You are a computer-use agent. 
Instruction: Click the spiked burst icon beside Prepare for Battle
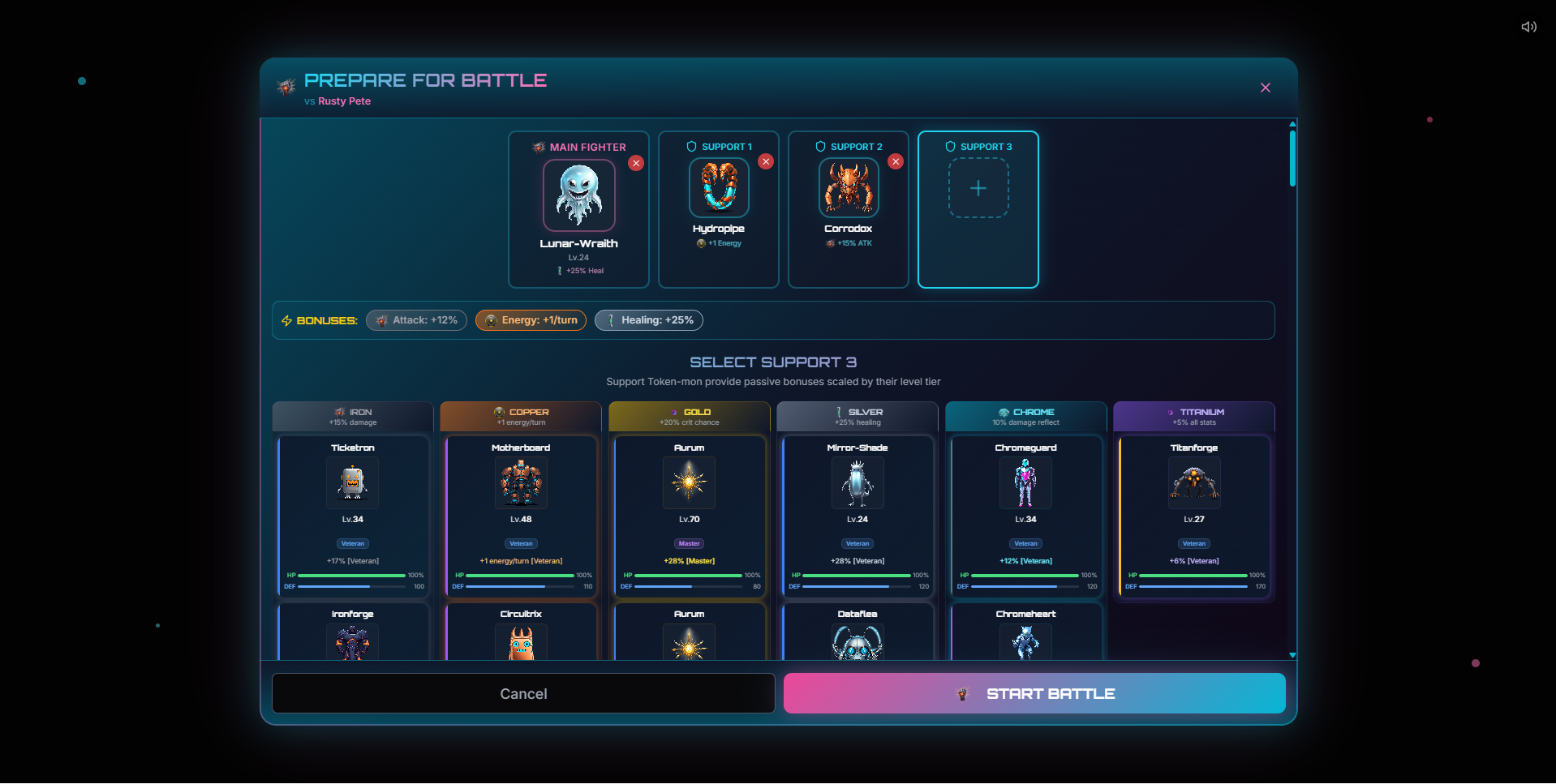(x=286, y=87)
